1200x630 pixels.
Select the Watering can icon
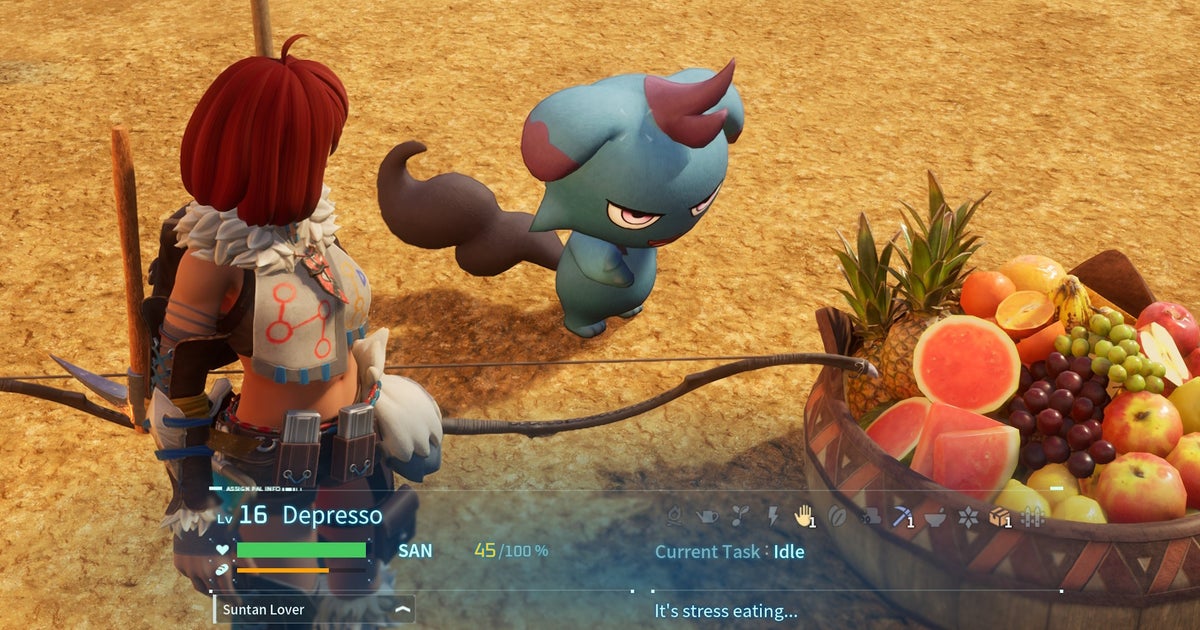[707, 516]
